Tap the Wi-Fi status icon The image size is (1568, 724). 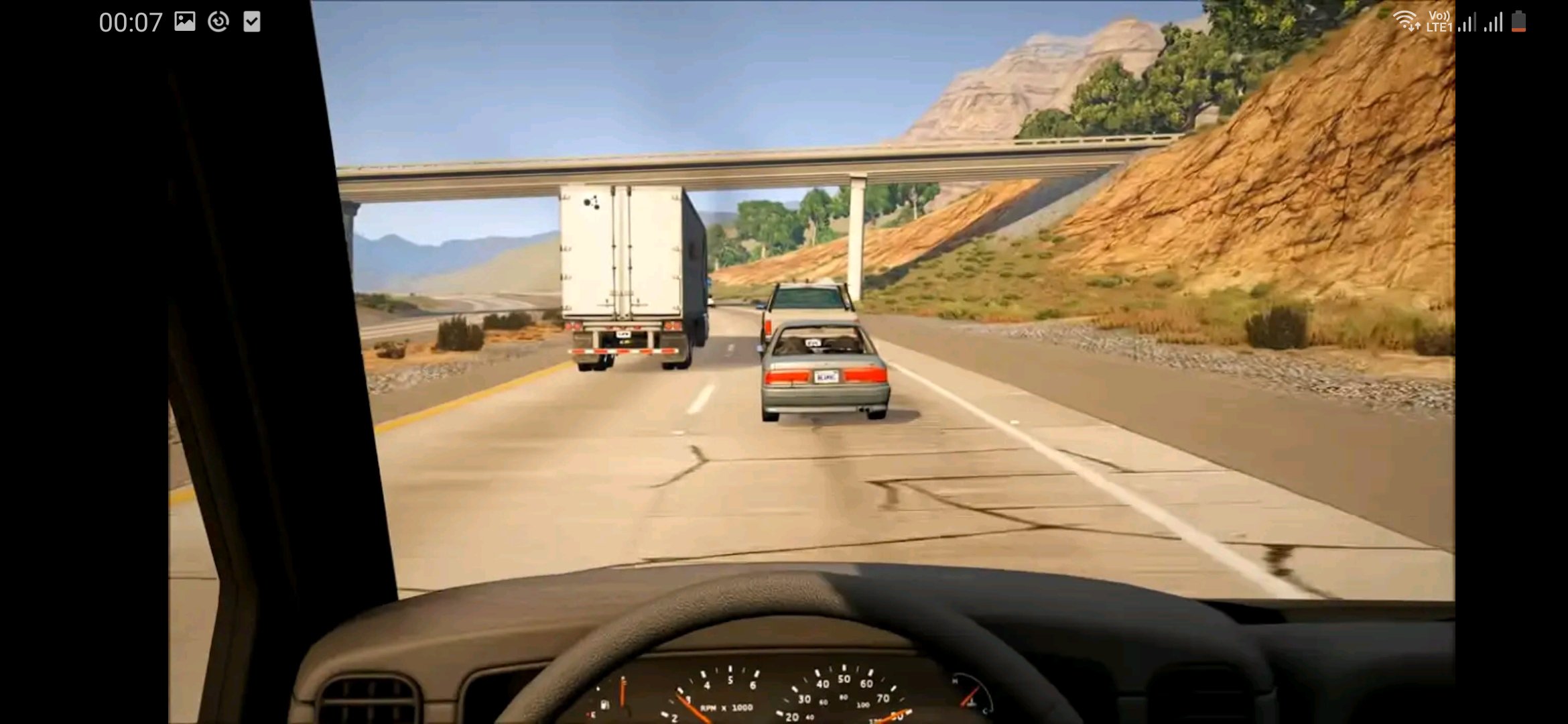[1407, 20]
